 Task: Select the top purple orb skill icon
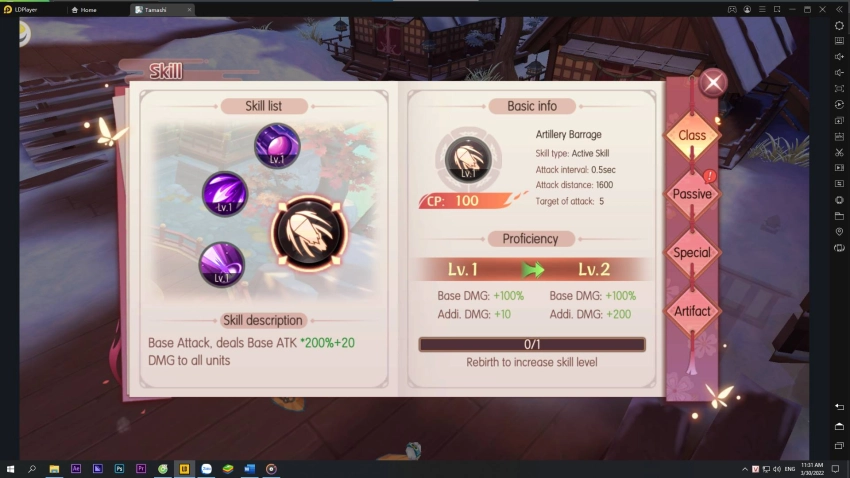point(277,146)
